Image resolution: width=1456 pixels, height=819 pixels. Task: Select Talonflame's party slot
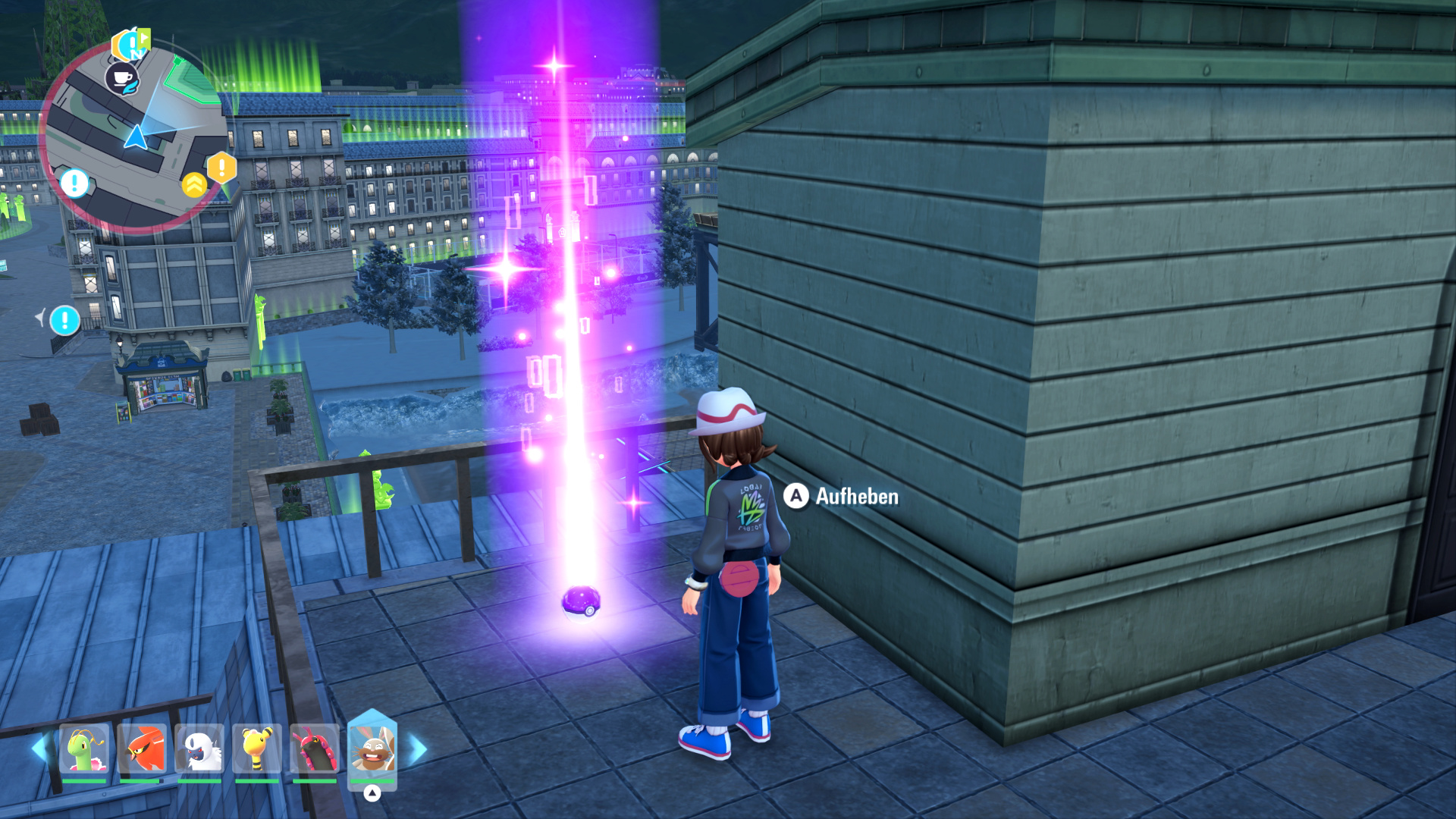click(142, 749)
